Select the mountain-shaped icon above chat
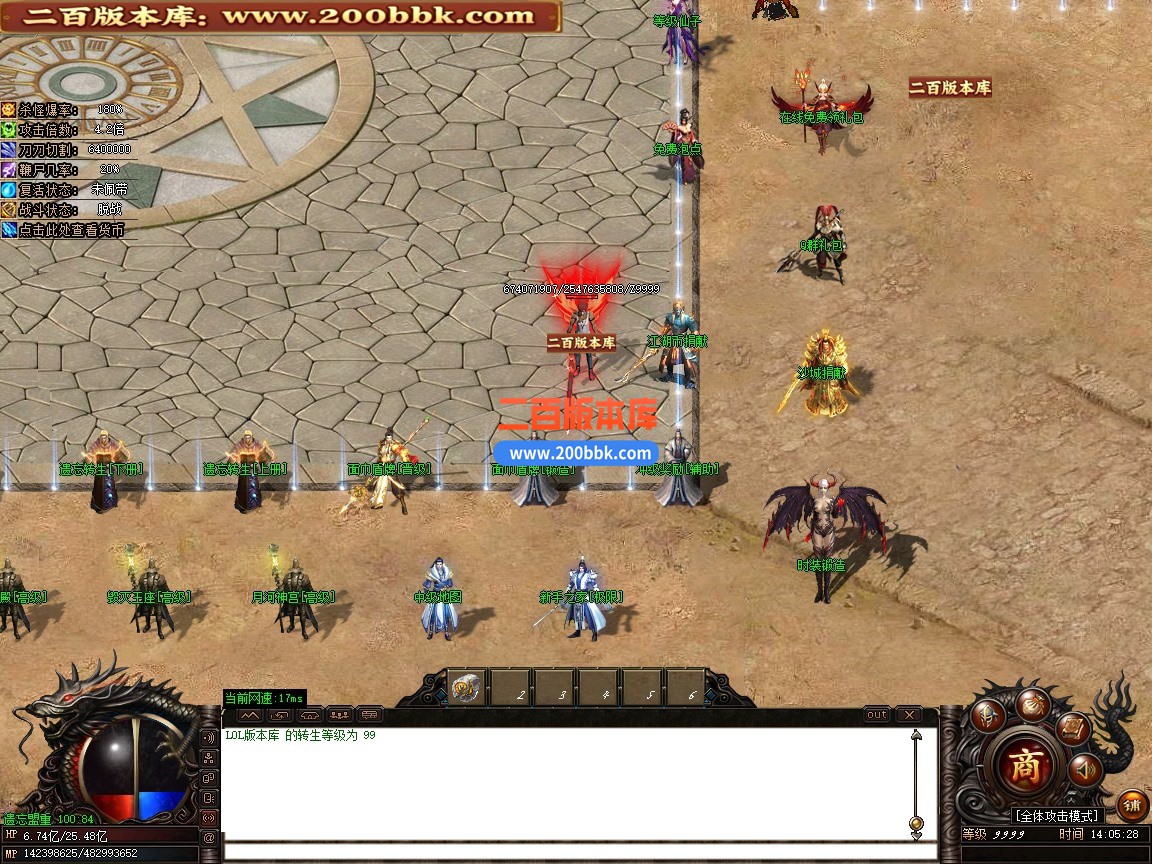The height and width of the screenshot is (864, 1152). click(251, 715)
